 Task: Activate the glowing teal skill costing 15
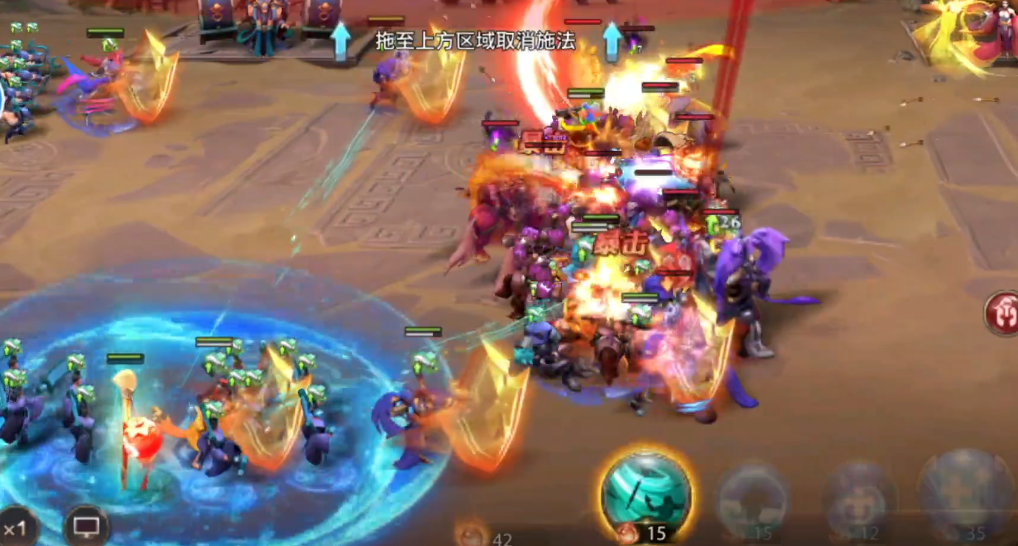[646, 492]
